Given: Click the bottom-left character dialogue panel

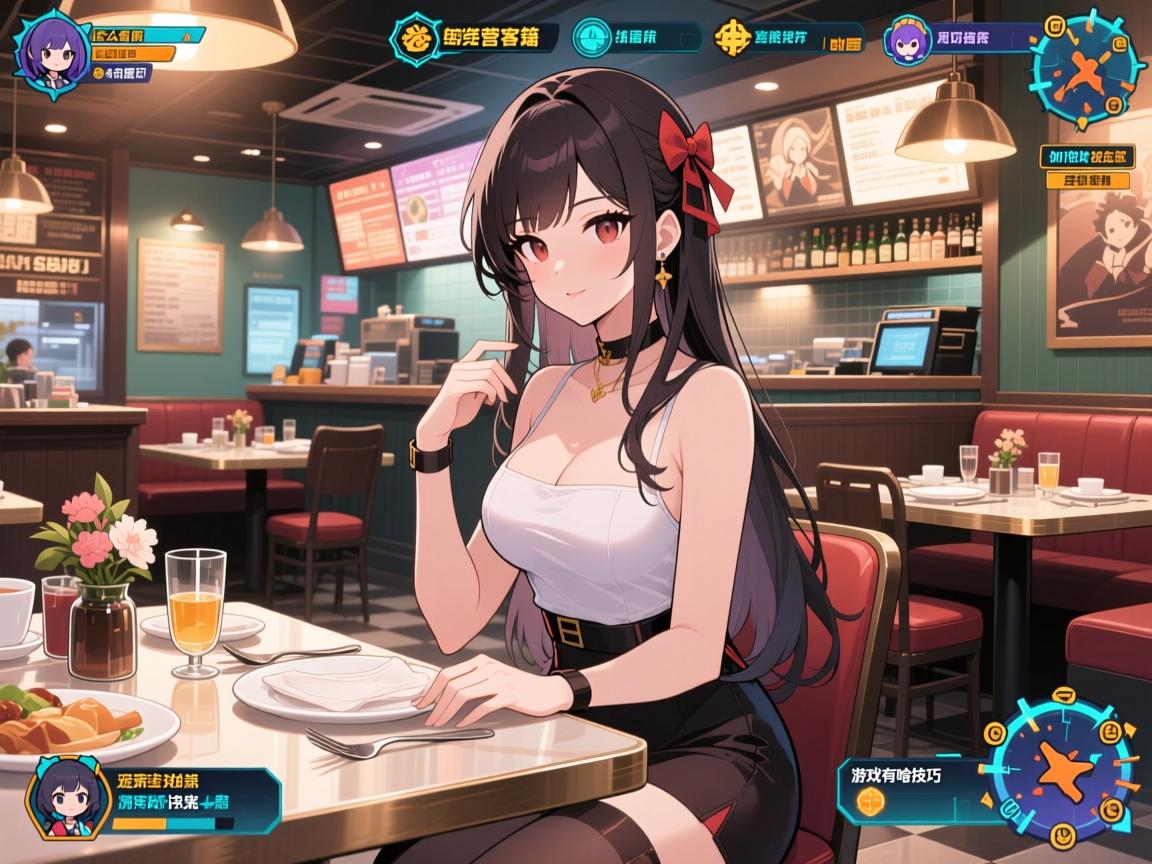Looking at the screenshot, I should coord(190,800).
